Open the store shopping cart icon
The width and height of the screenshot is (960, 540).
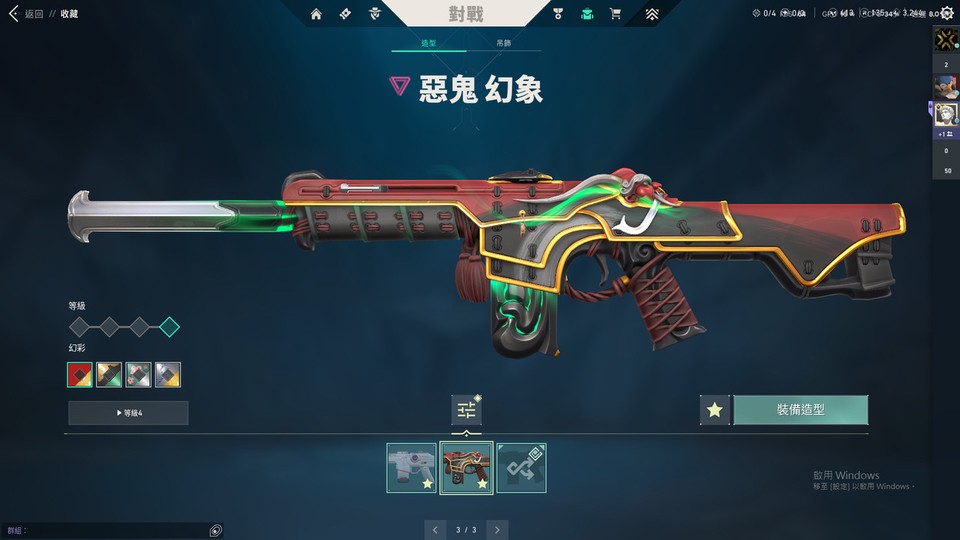615,14
